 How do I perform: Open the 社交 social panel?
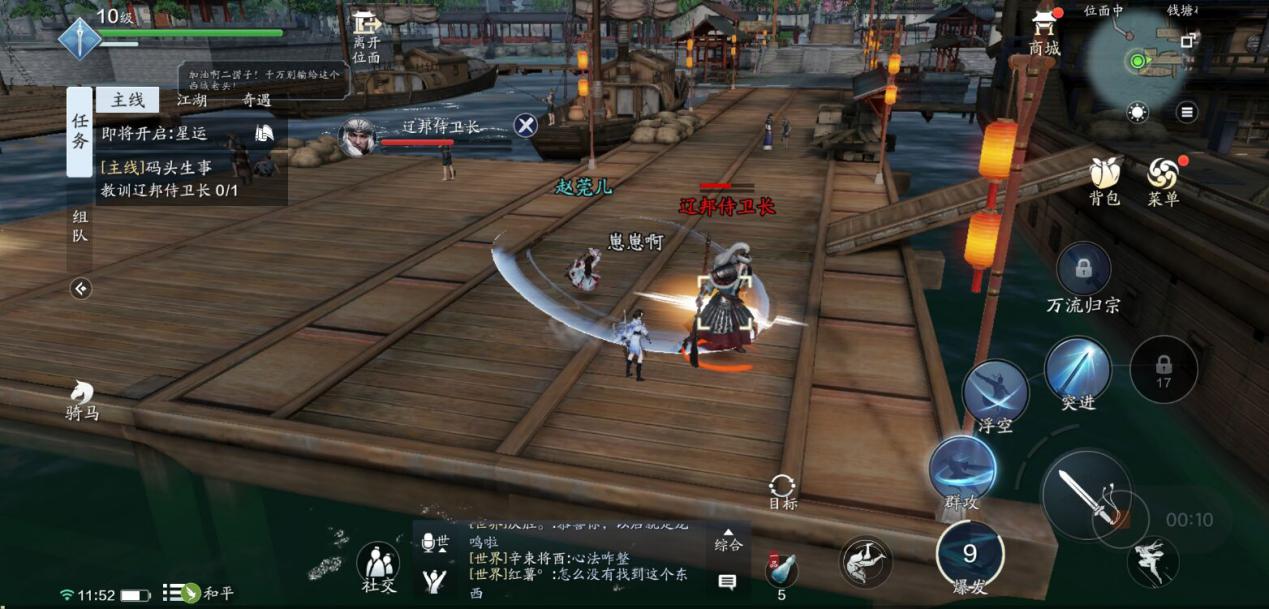click(378, 566)
